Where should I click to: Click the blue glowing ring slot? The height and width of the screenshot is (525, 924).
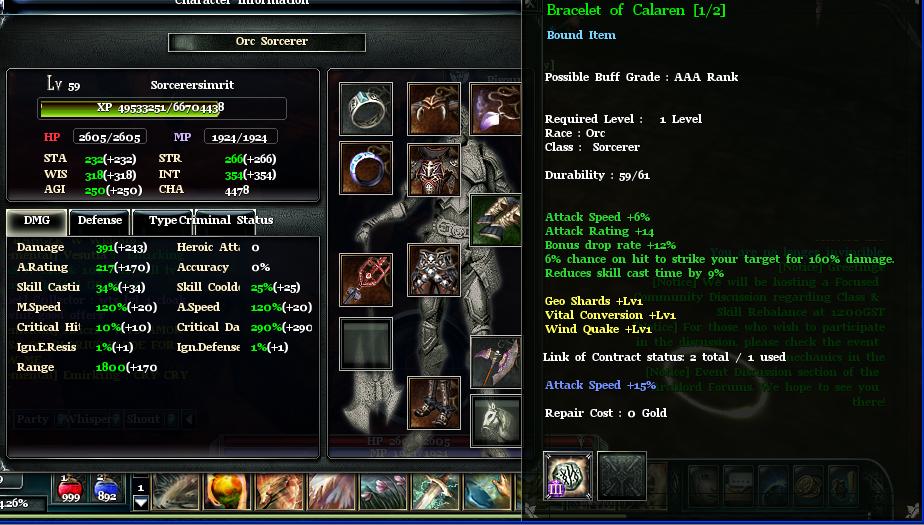(x=365, y=167)
